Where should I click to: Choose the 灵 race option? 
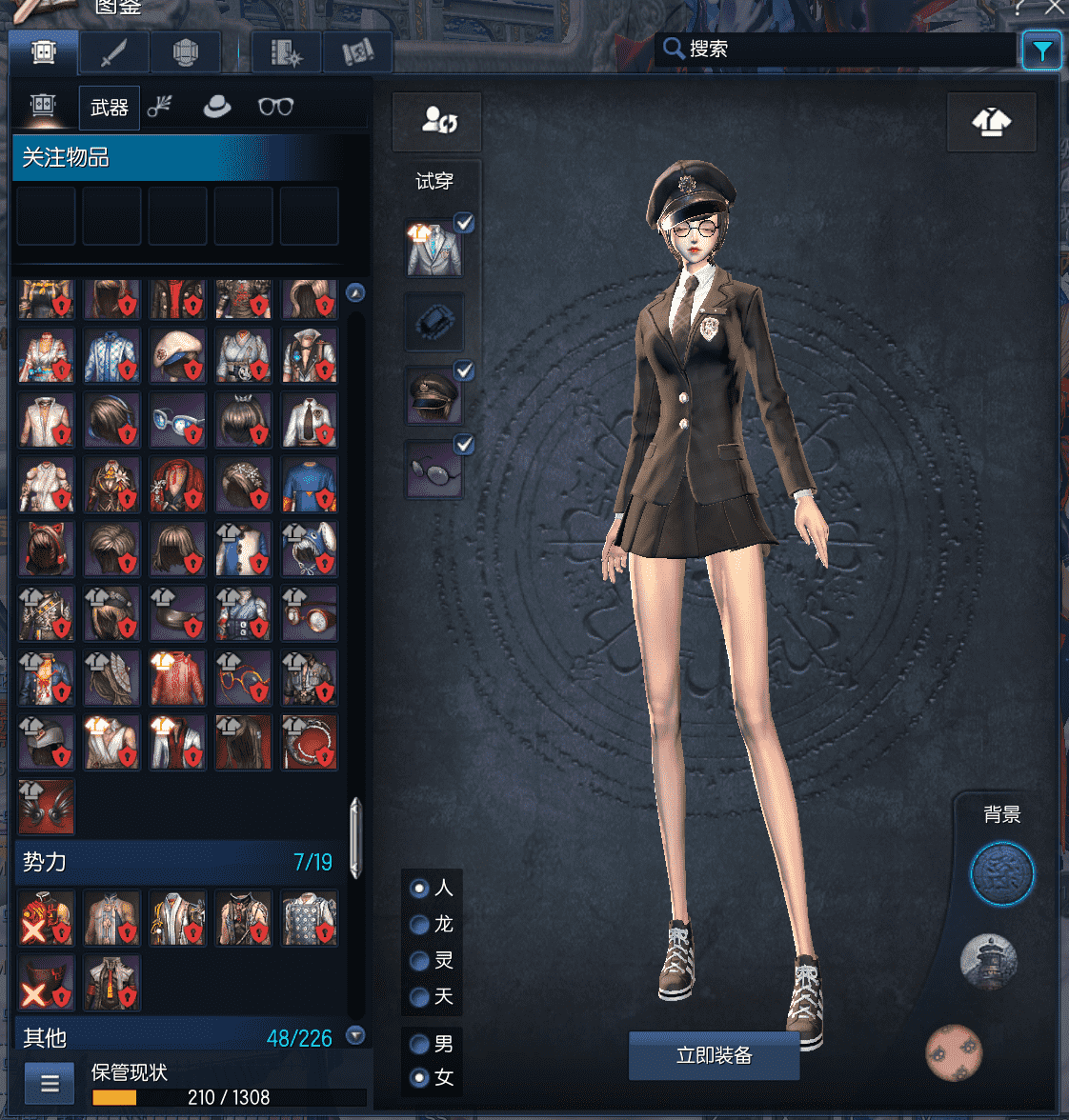coord(419,961)
